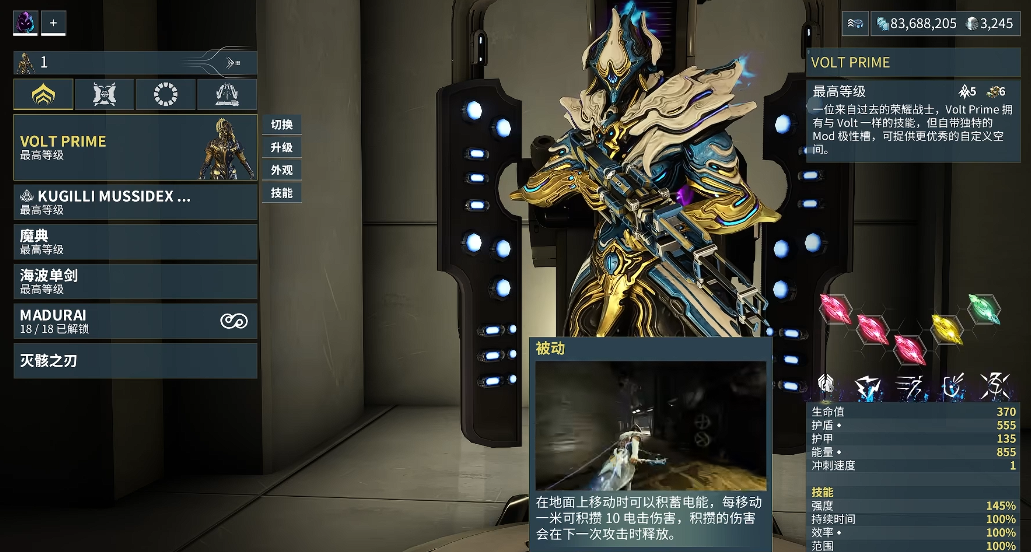Switch to the winged companion loadout tab
This screenshot has width=1031, height=552.
pos(104,95)
